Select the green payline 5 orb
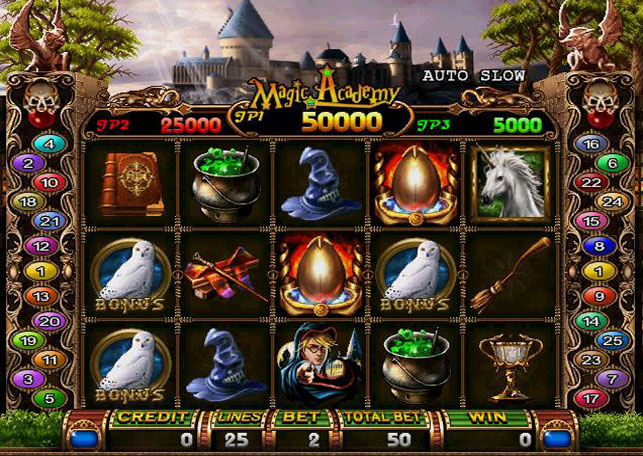643x456 pixels. point(50,398)
